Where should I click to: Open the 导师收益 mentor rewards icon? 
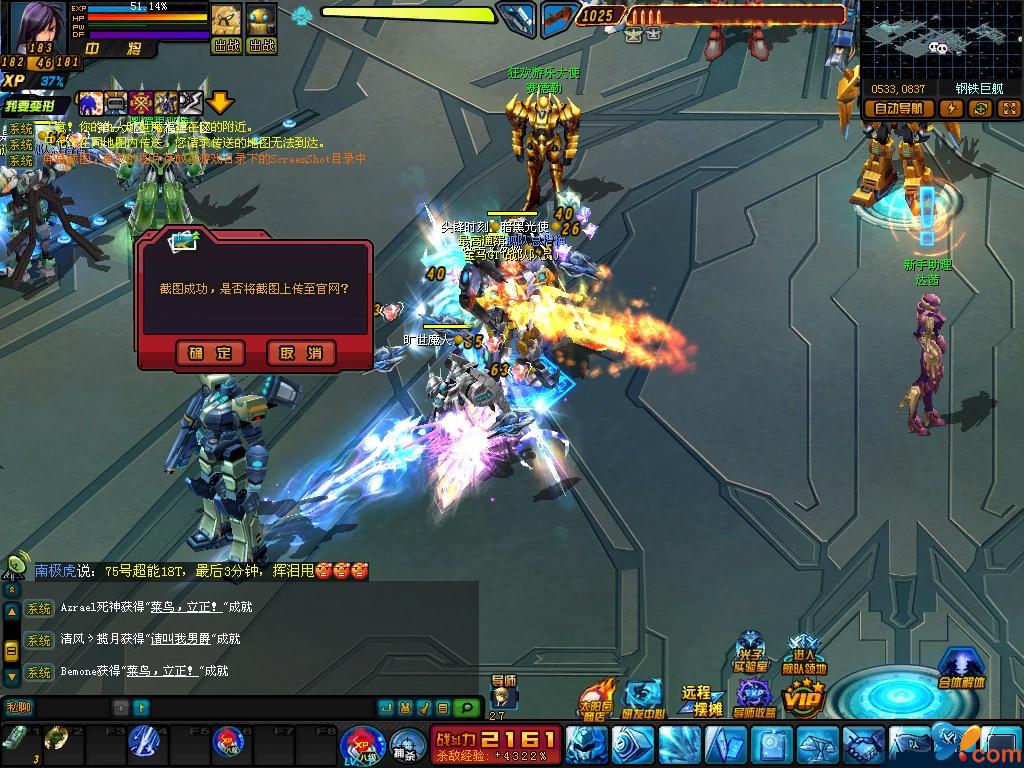753,698
